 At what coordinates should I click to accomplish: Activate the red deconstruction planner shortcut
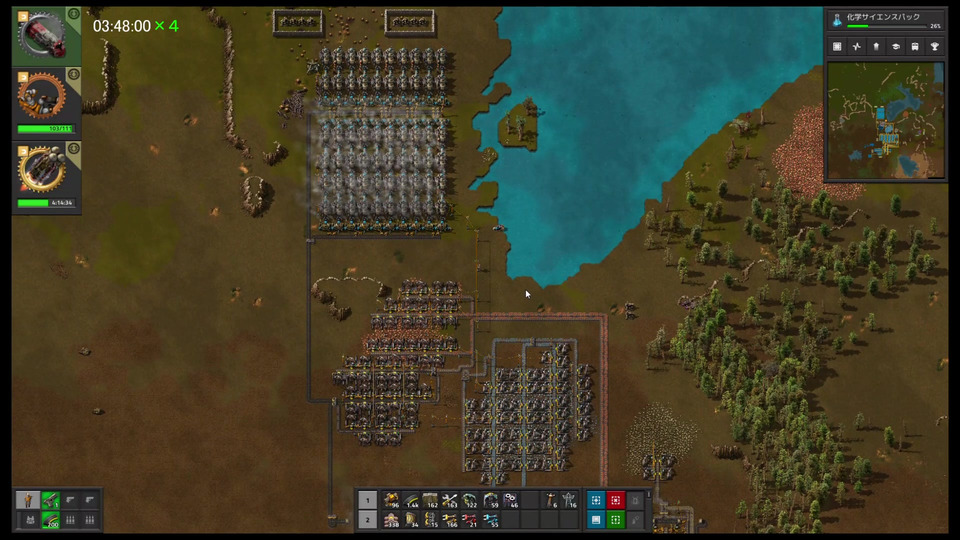(616, 500)
